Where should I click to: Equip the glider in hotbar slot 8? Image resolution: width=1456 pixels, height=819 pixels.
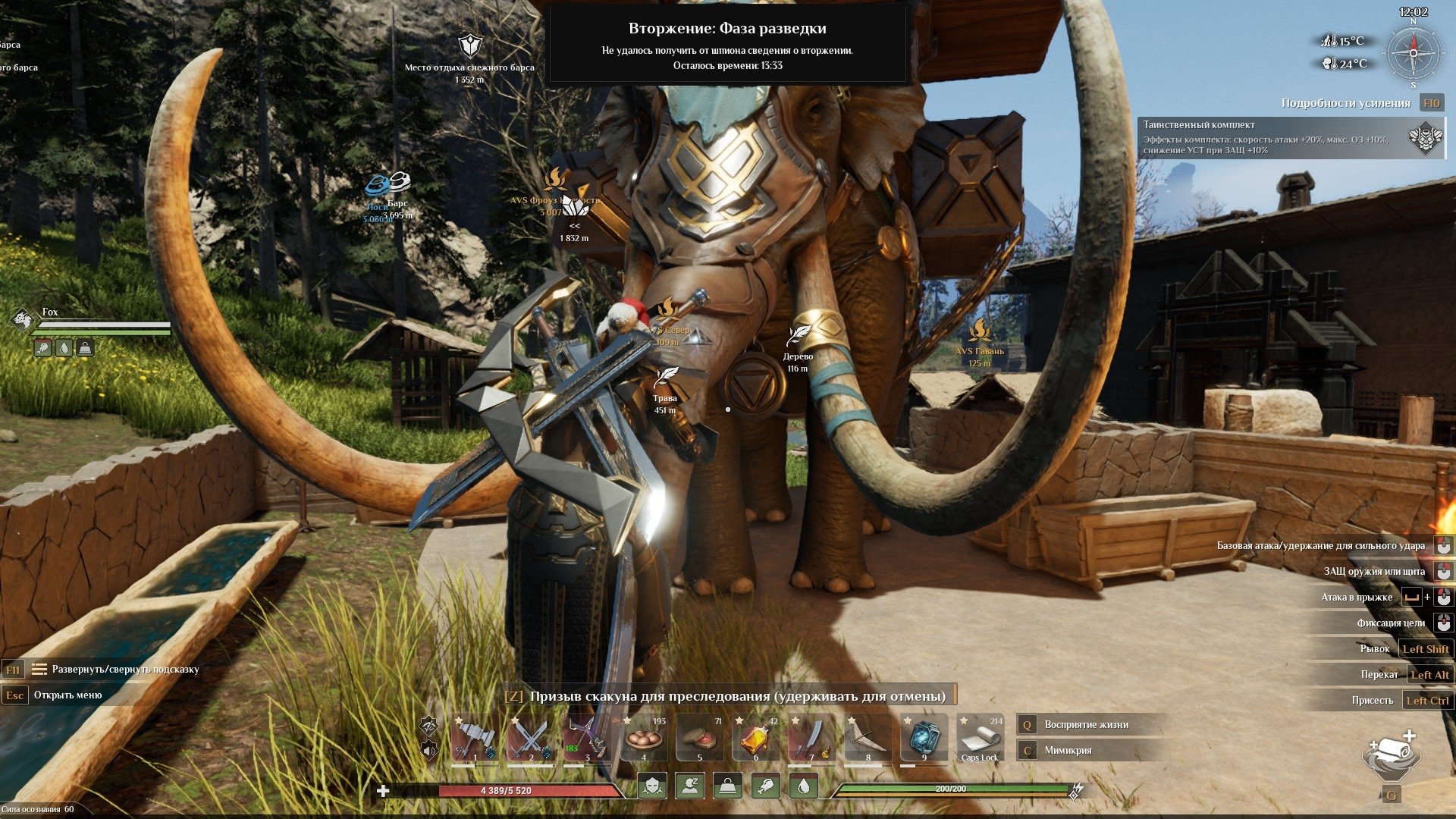coord(868,737)
